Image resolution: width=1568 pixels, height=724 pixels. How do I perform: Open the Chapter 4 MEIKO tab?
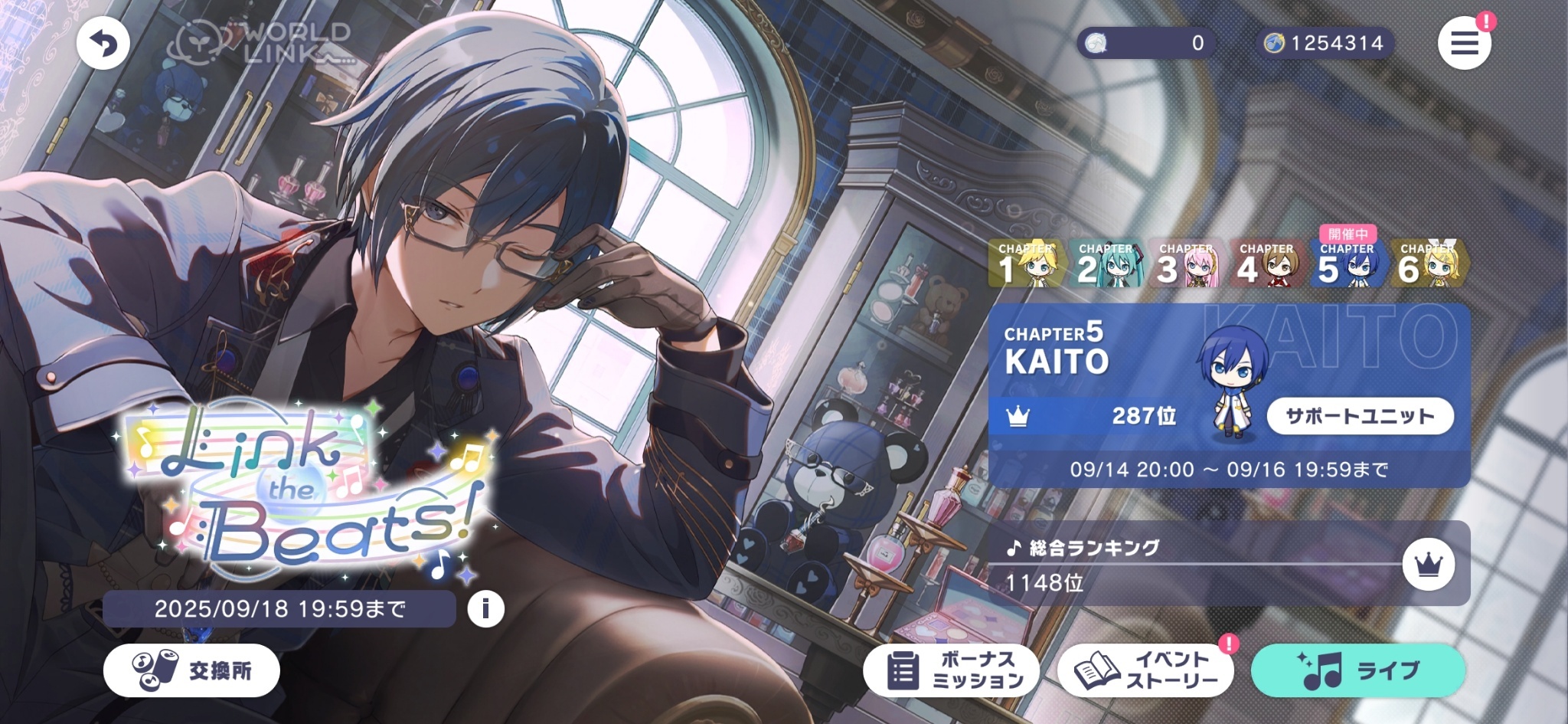tap(1267, 264)
